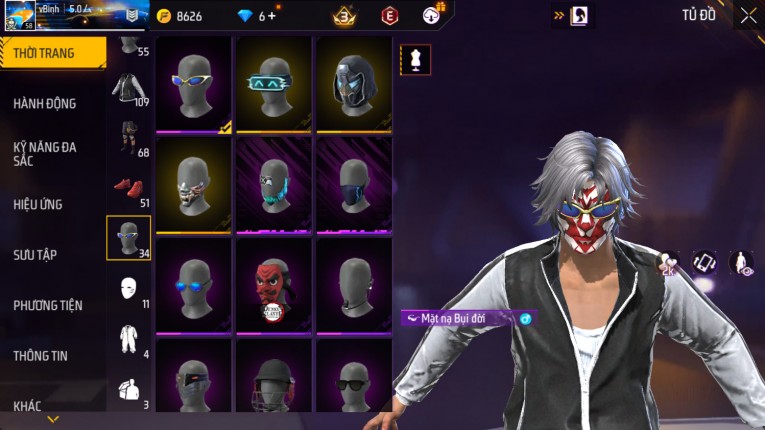Switch to the Hành Động tab
This screenshot has width=765, height=430.
point(45,103)
